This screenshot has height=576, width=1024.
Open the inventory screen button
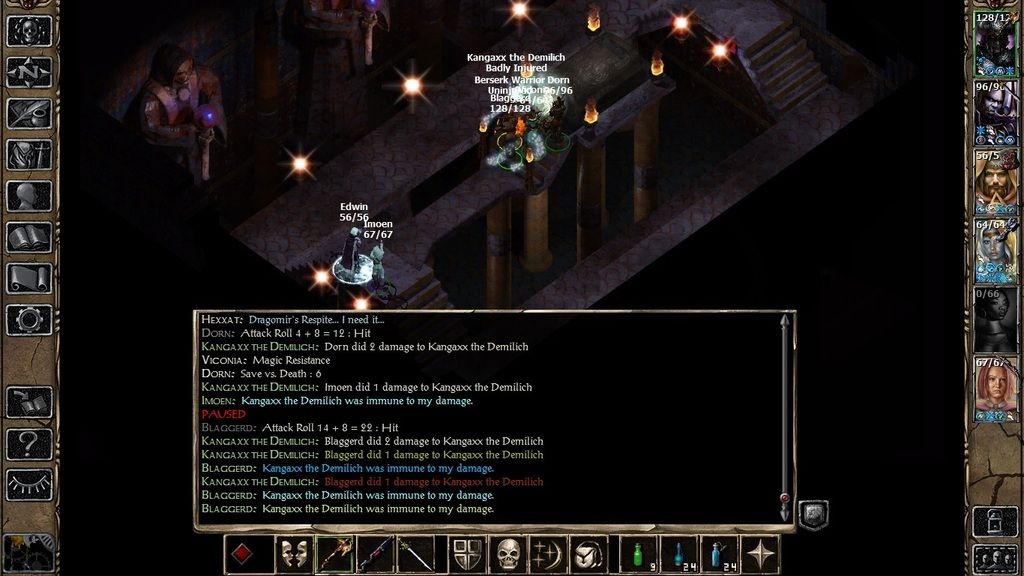pos(29,154)
